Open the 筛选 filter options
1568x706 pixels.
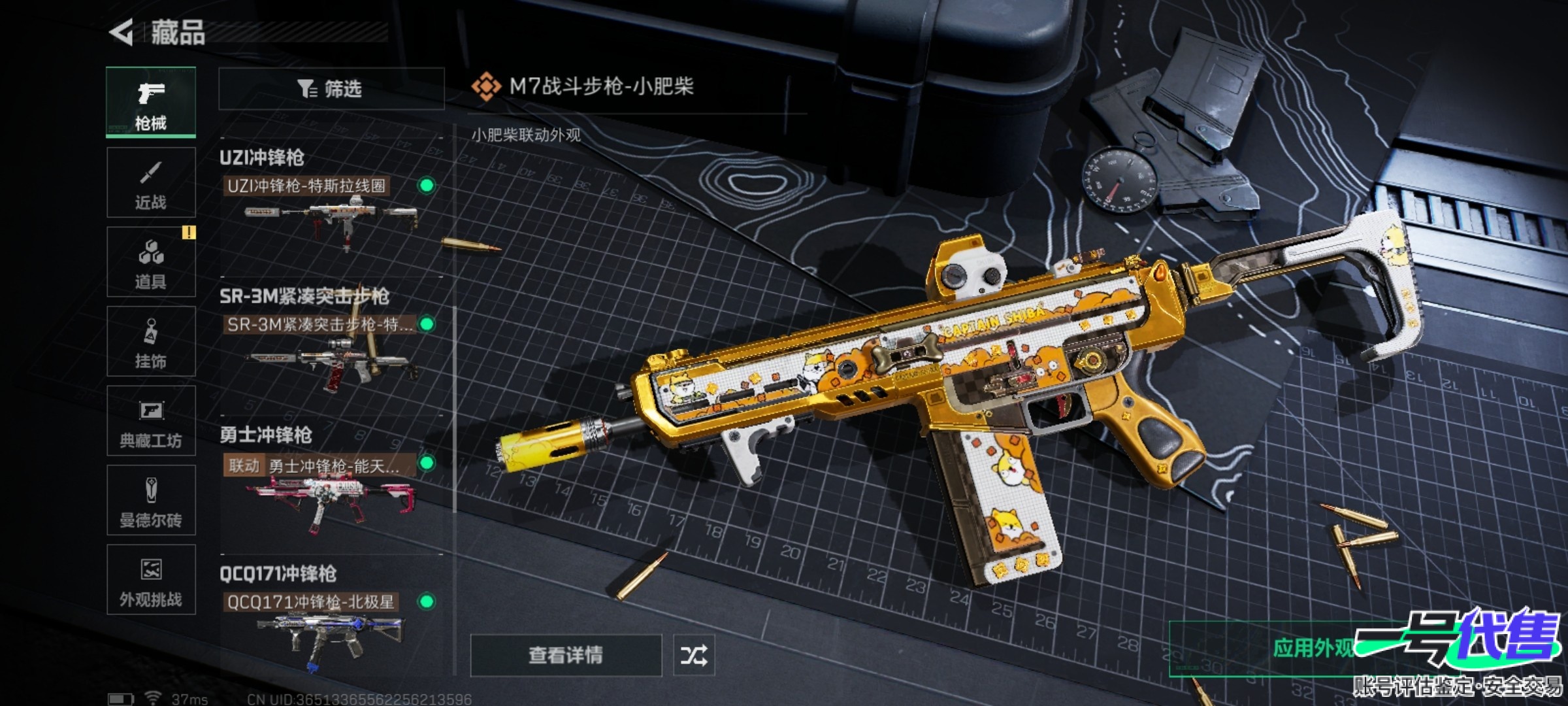tap(331, 88)
